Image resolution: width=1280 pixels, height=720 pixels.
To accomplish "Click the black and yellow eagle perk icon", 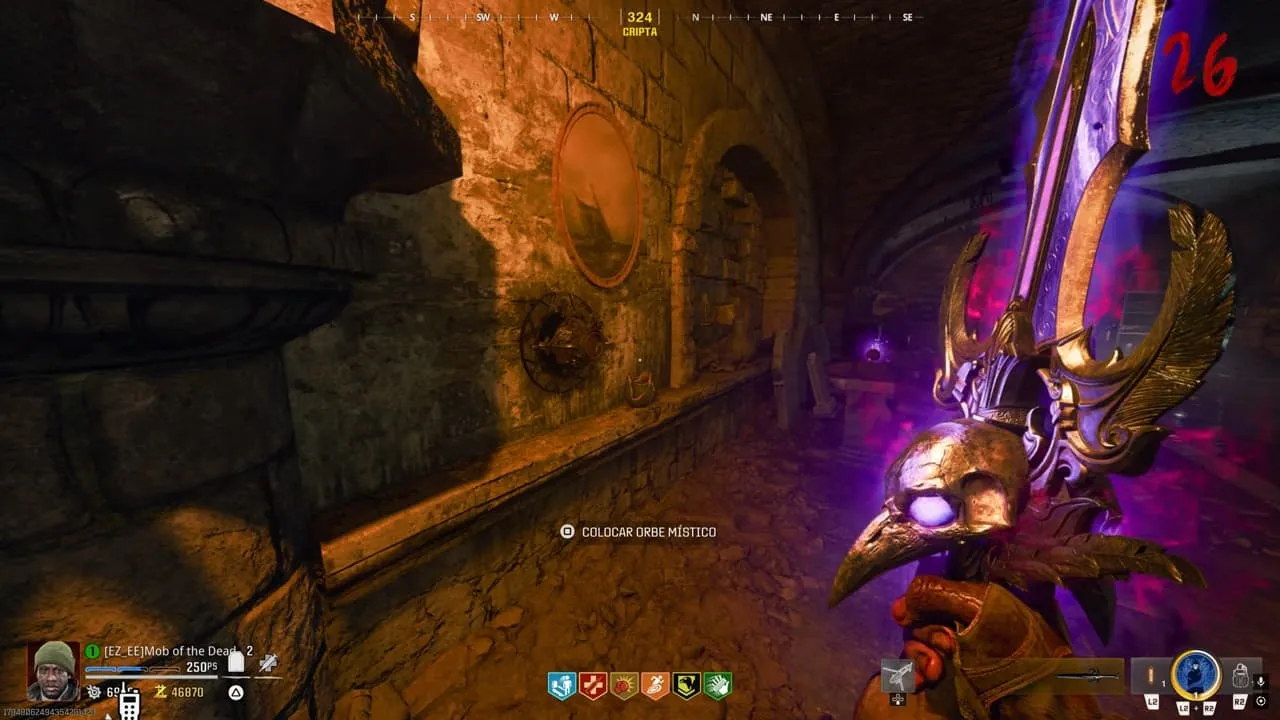I will [x=686, y=686].
